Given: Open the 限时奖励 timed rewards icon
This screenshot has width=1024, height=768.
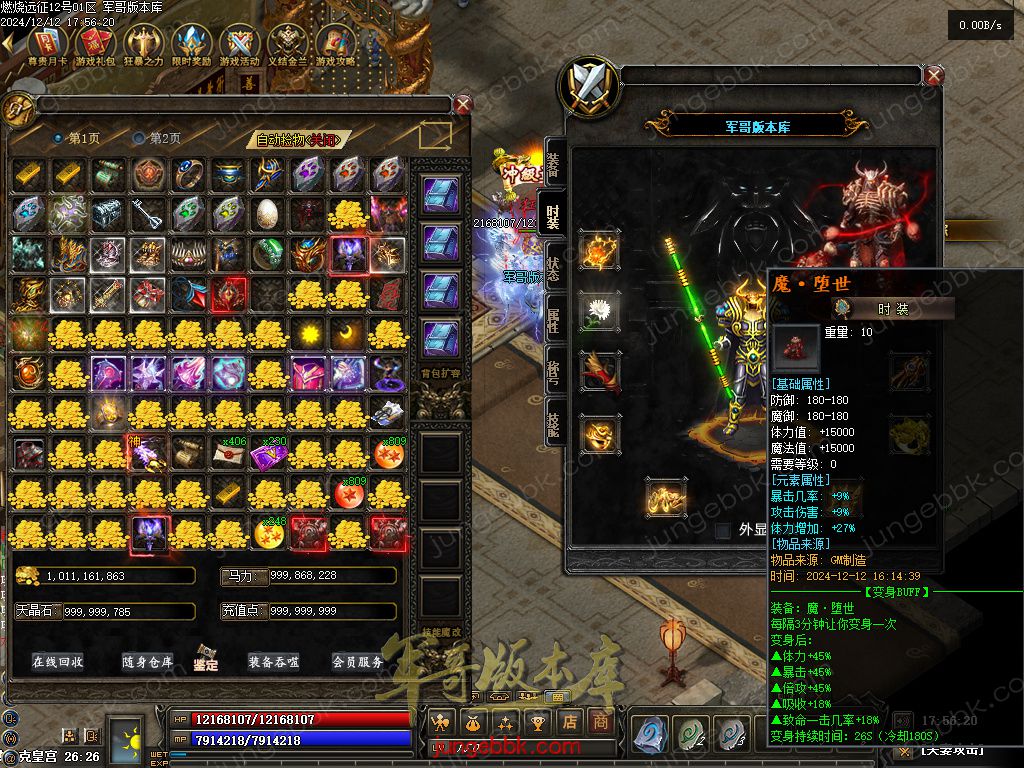Looking at the screenshot, I should [192, 45].
